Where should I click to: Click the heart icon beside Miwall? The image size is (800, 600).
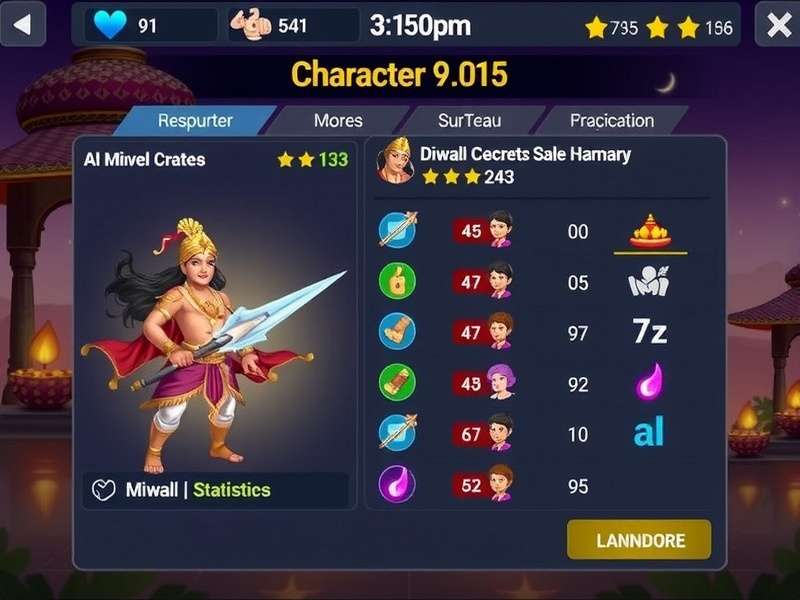[104, 490]
